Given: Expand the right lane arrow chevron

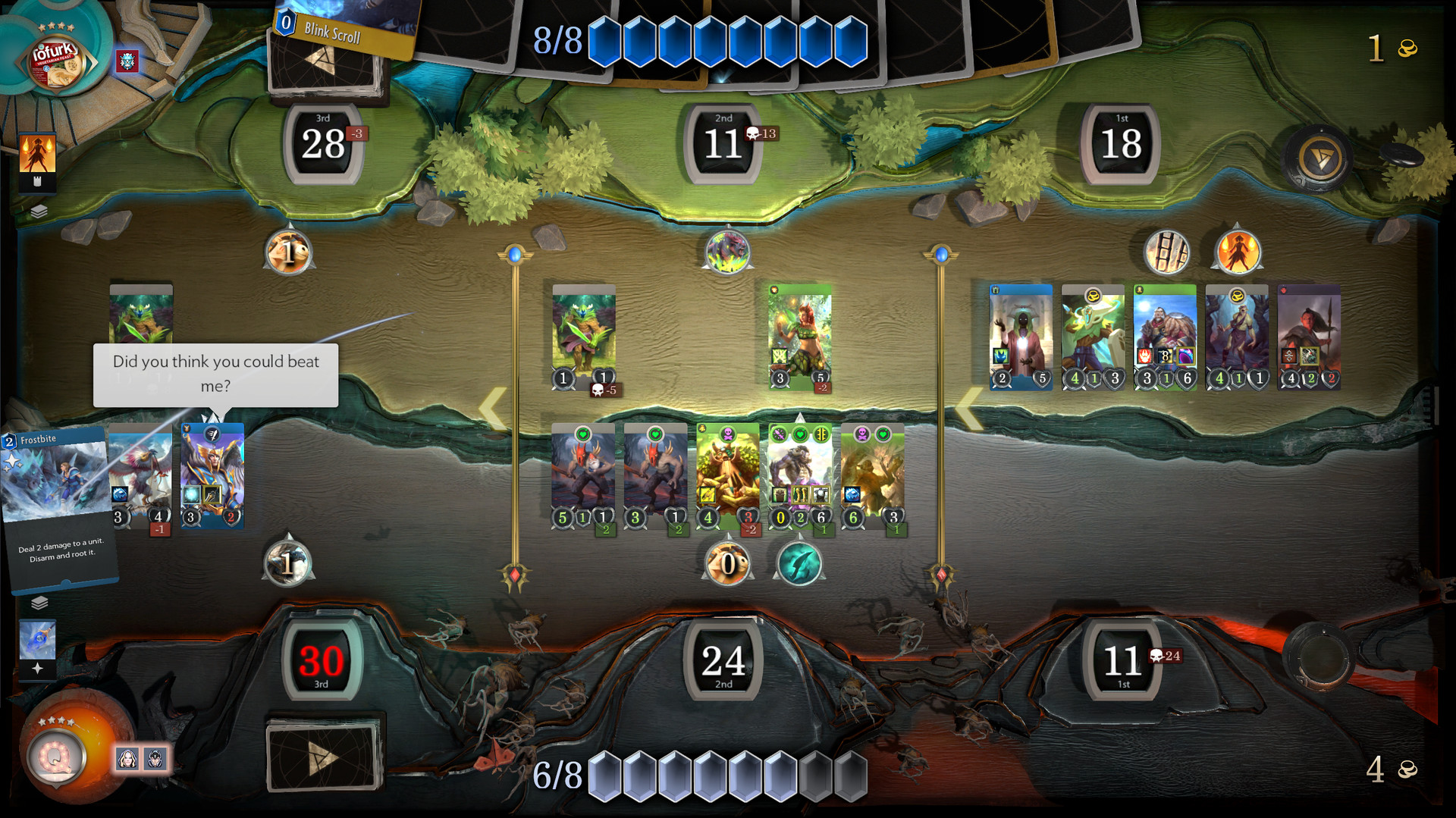Looking at the screenshot, I should tap(971, 407).
